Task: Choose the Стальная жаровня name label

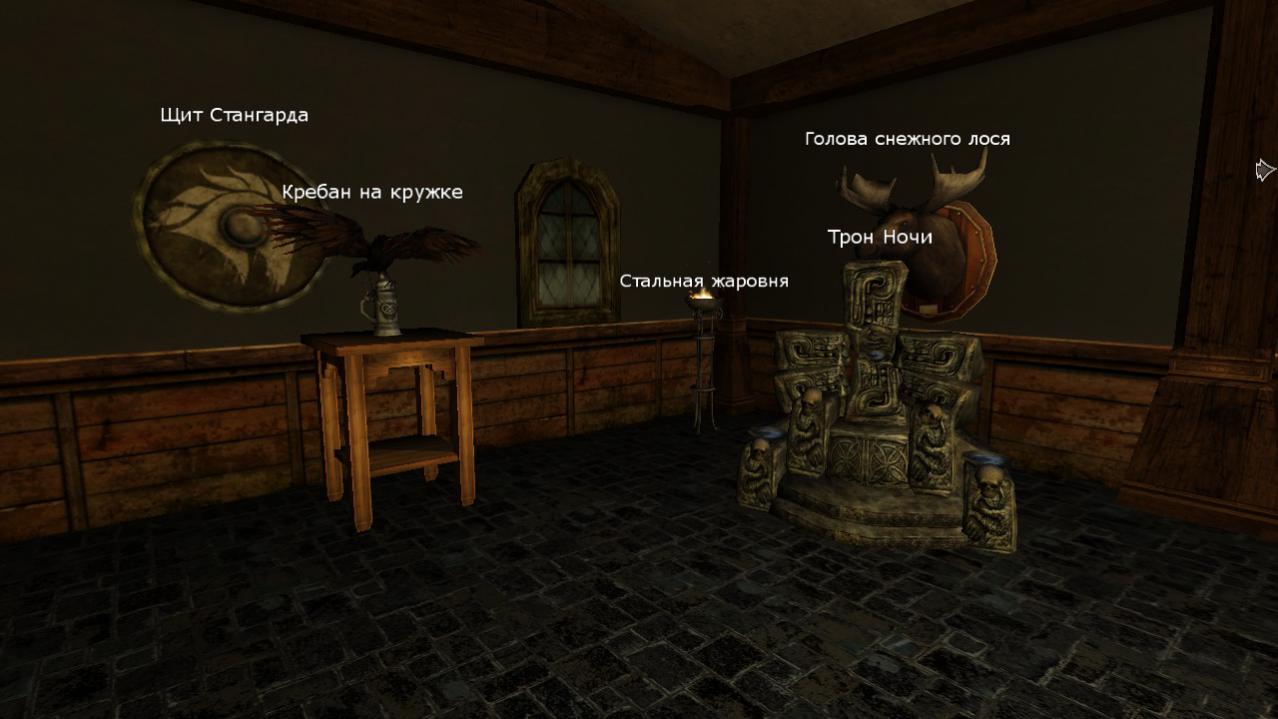Action: (x=704, y=281)
